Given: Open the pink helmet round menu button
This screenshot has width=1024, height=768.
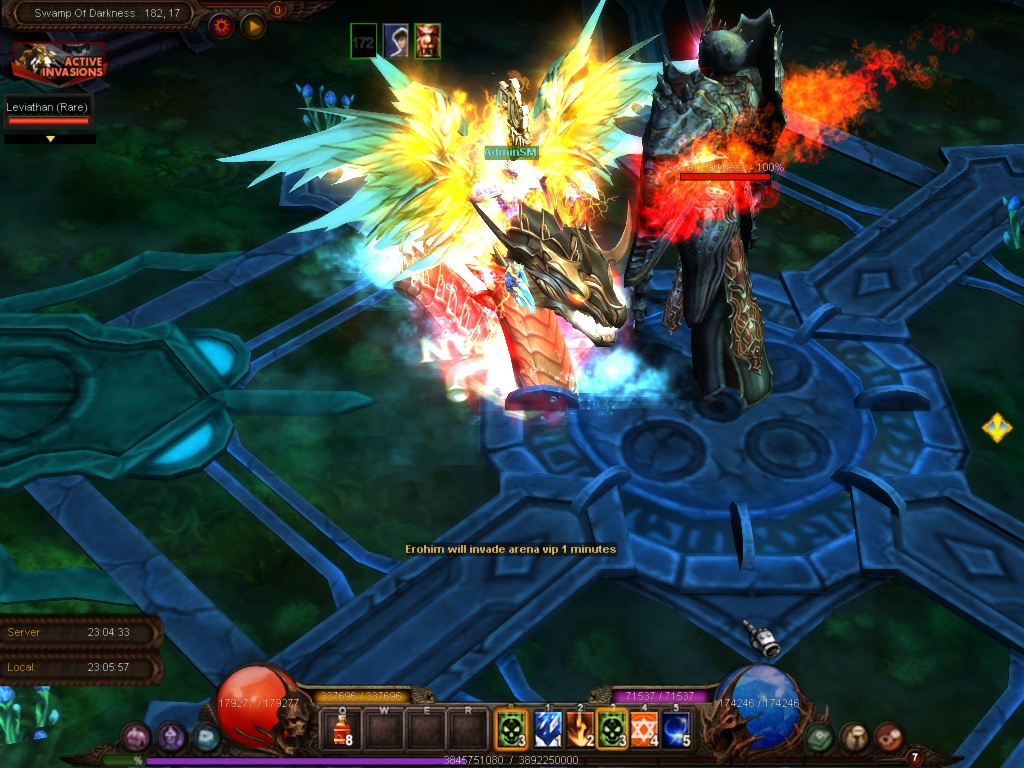Looking at the screenshot, I should click(136, 738).
